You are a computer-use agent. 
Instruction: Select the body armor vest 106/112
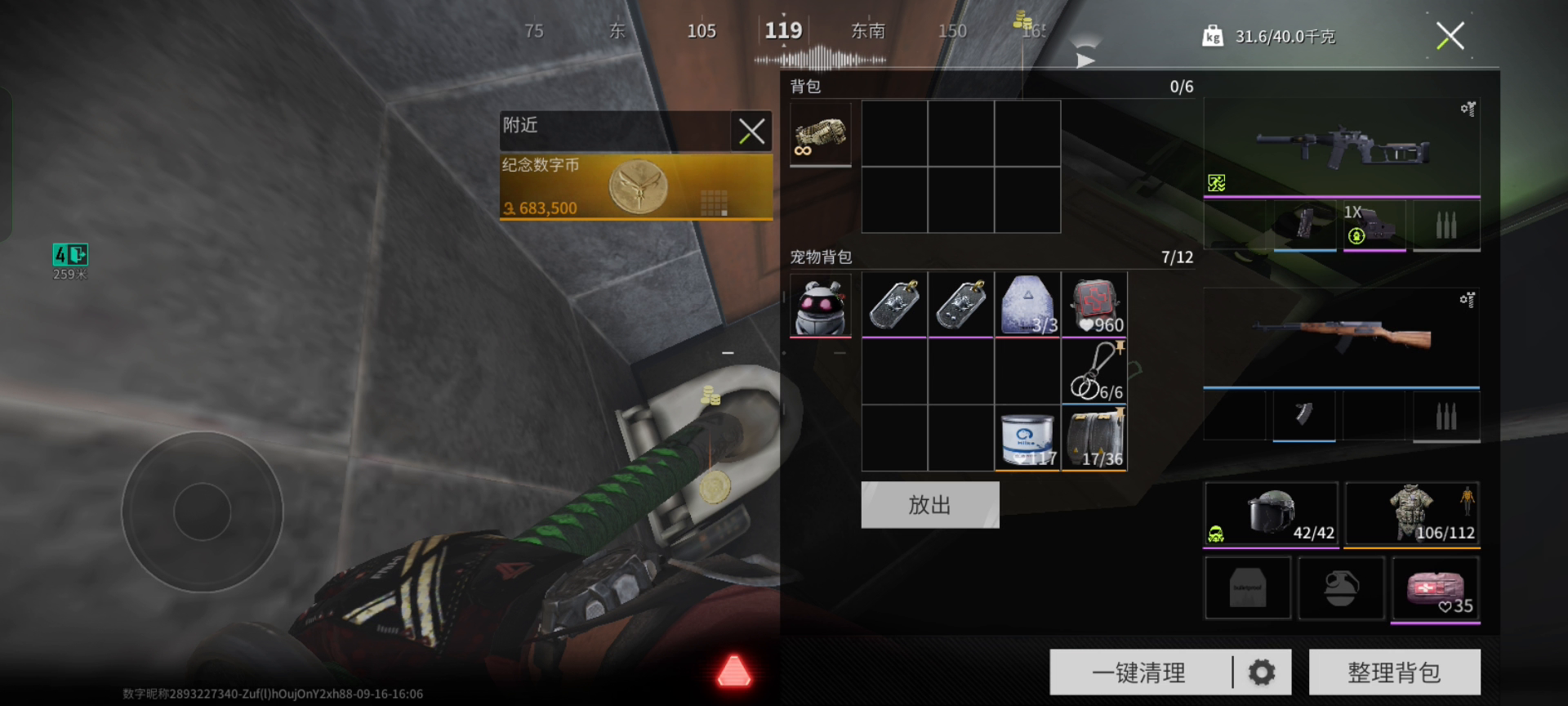pos(1412,514)
